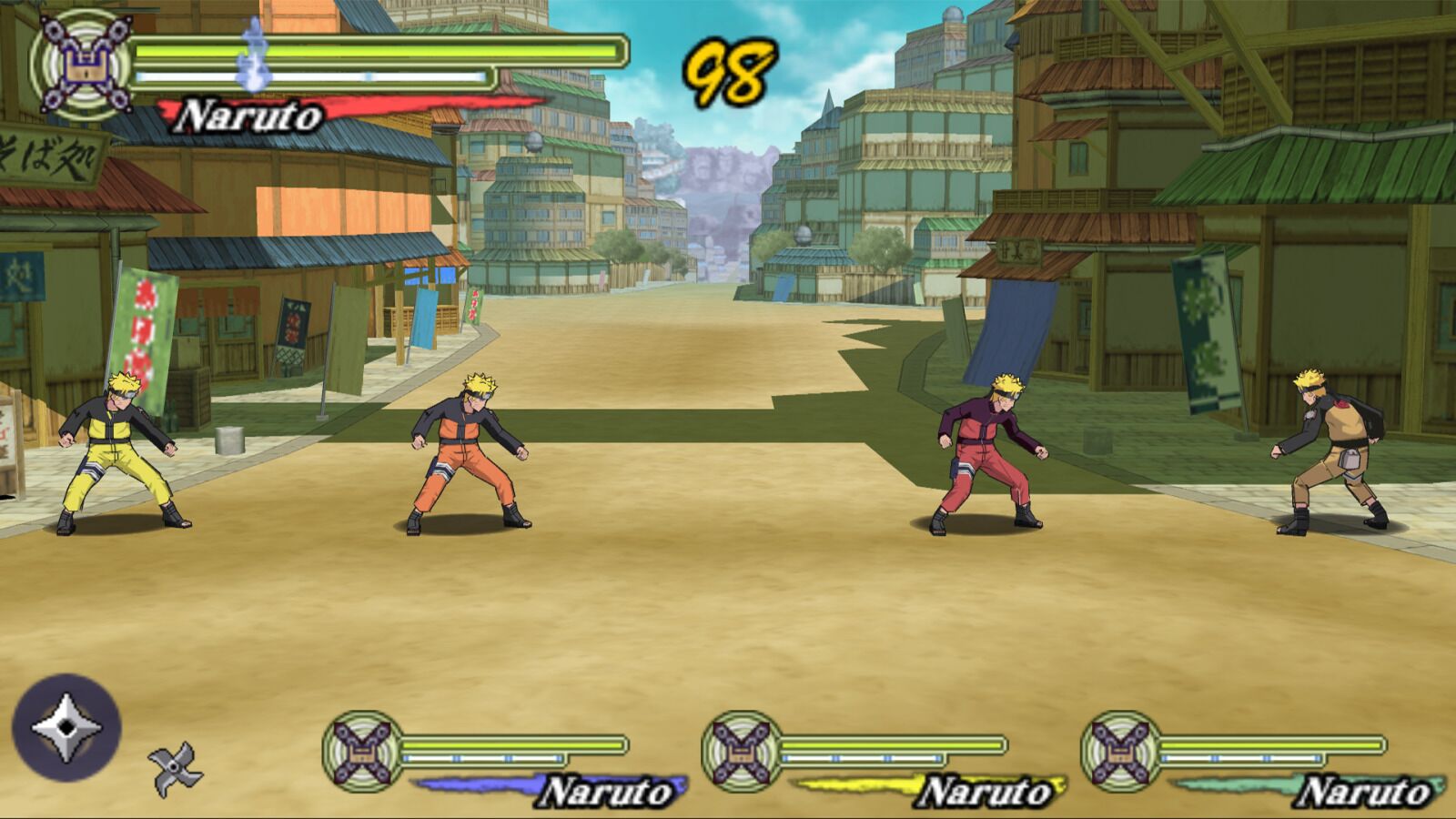Viewport: 1456px width, 819px height.
Task: Click the small gray throwing star icon
Action: (173, 769)
